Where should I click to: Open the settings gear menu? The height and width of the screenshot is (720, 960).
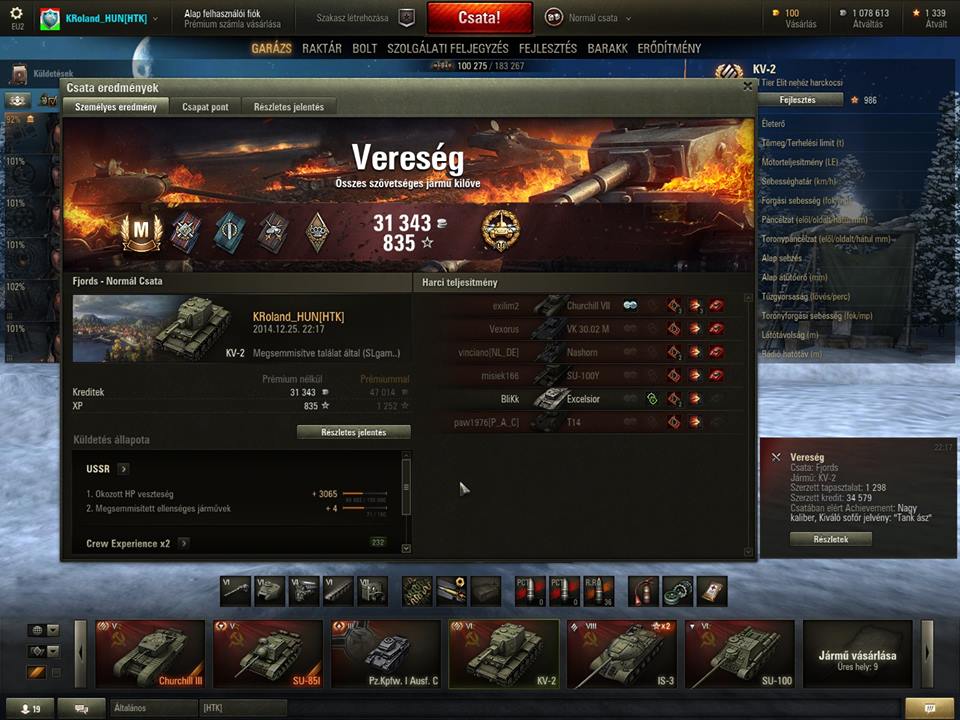(x=16, y=14)
